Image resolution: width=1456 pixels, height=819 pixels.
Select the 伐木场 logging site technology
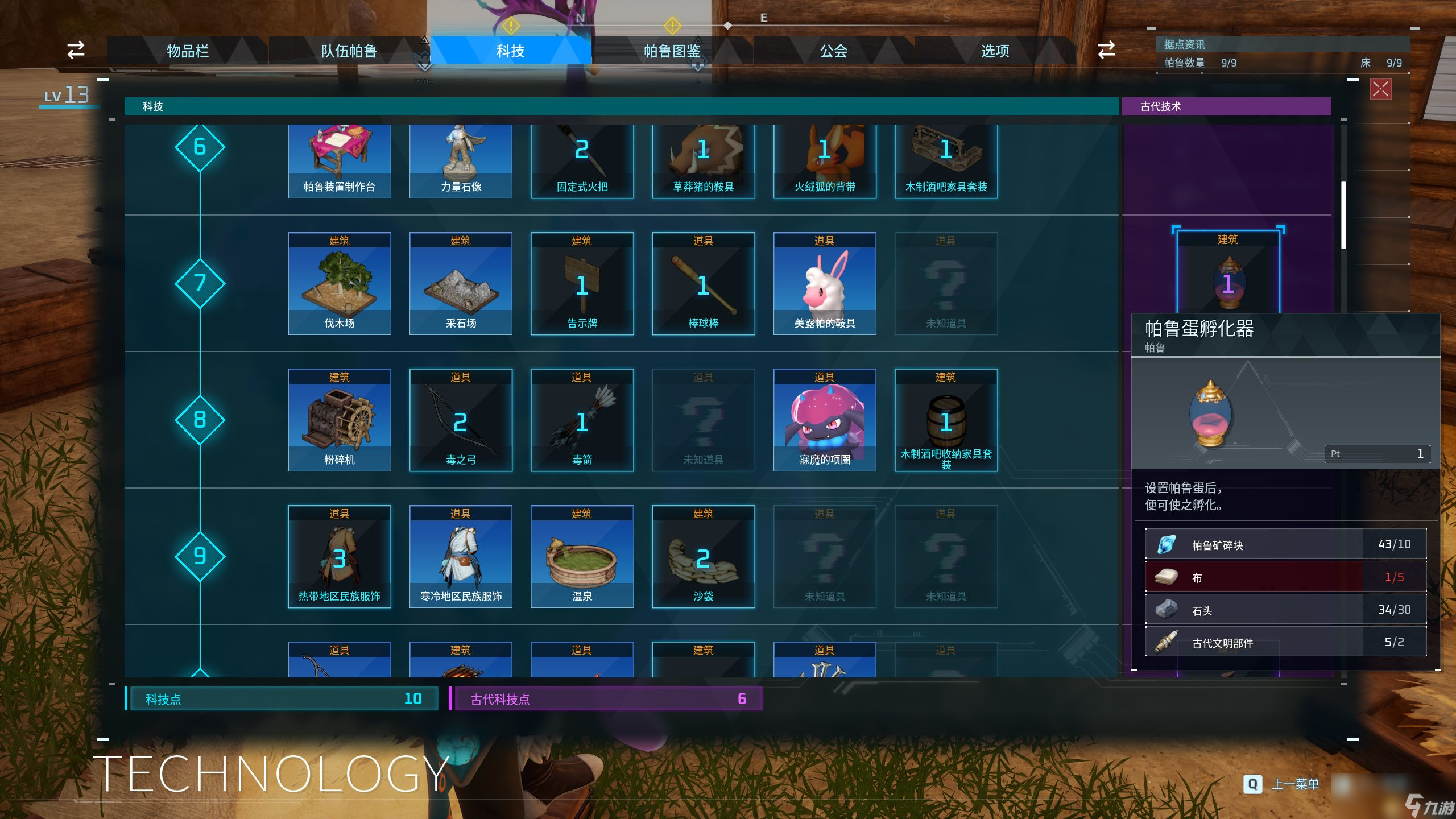click(x=340, y=283)
